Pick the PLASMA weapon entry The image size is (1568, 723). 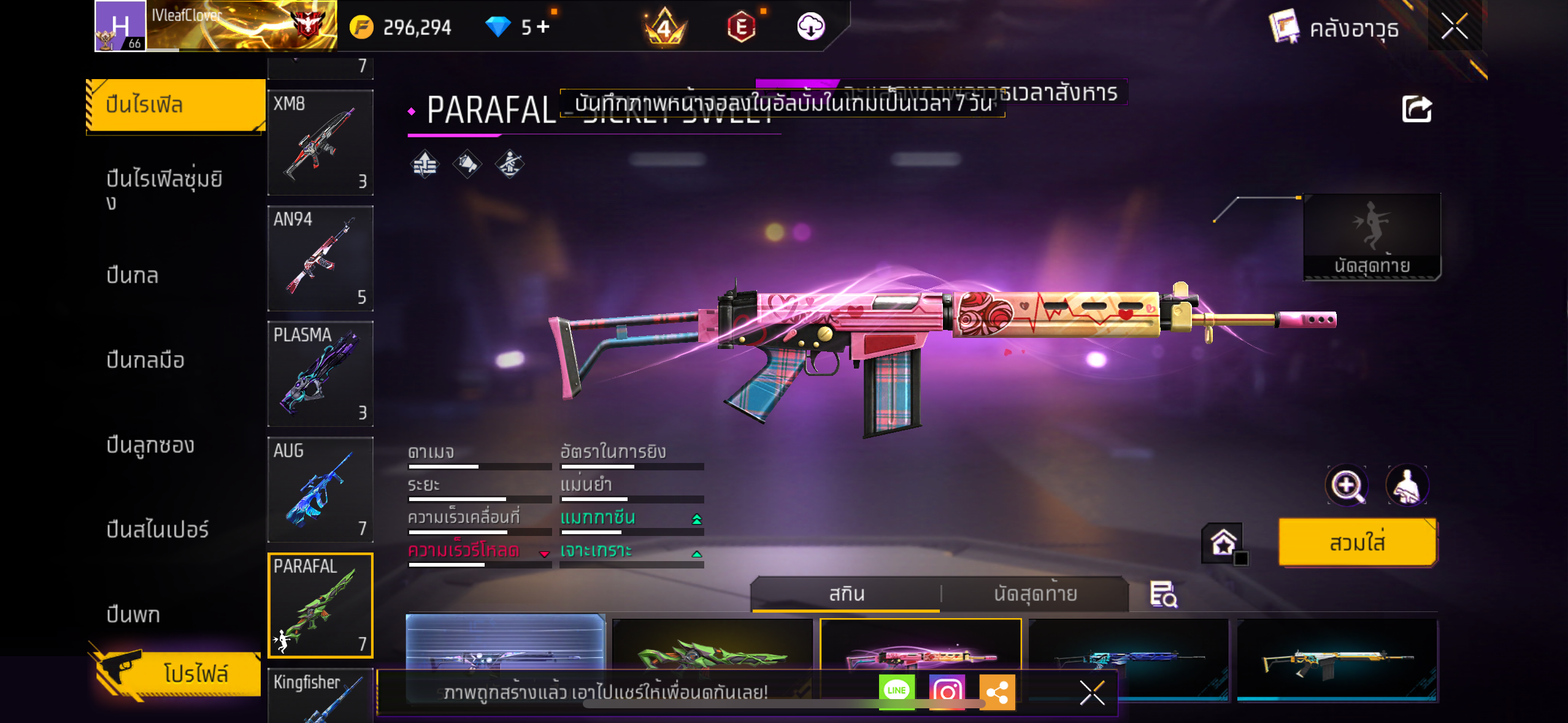pyautogui.click(x=320, y=373)
